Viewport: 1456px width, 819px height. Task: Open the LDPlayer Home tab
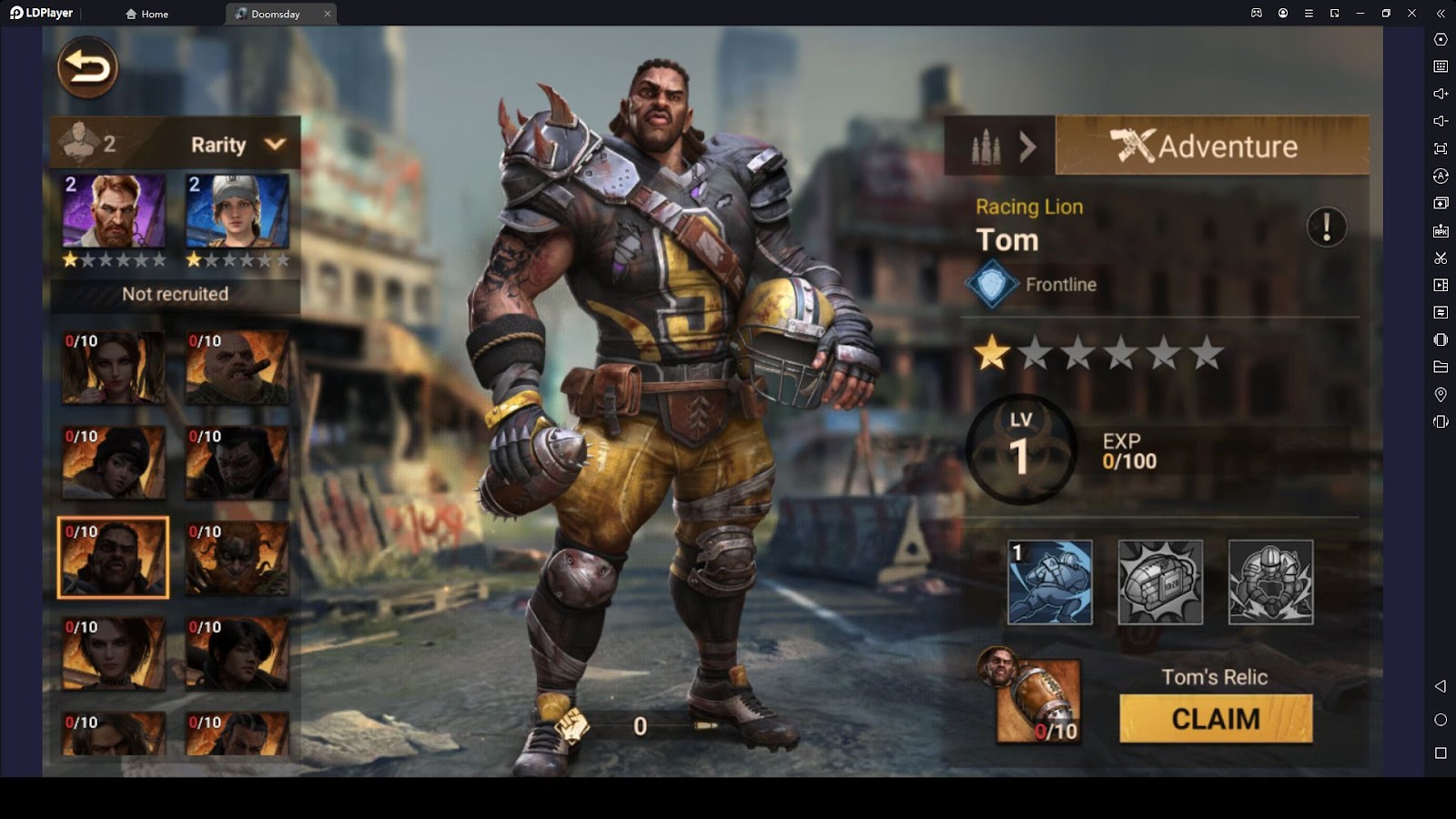[x=147, y=14]
